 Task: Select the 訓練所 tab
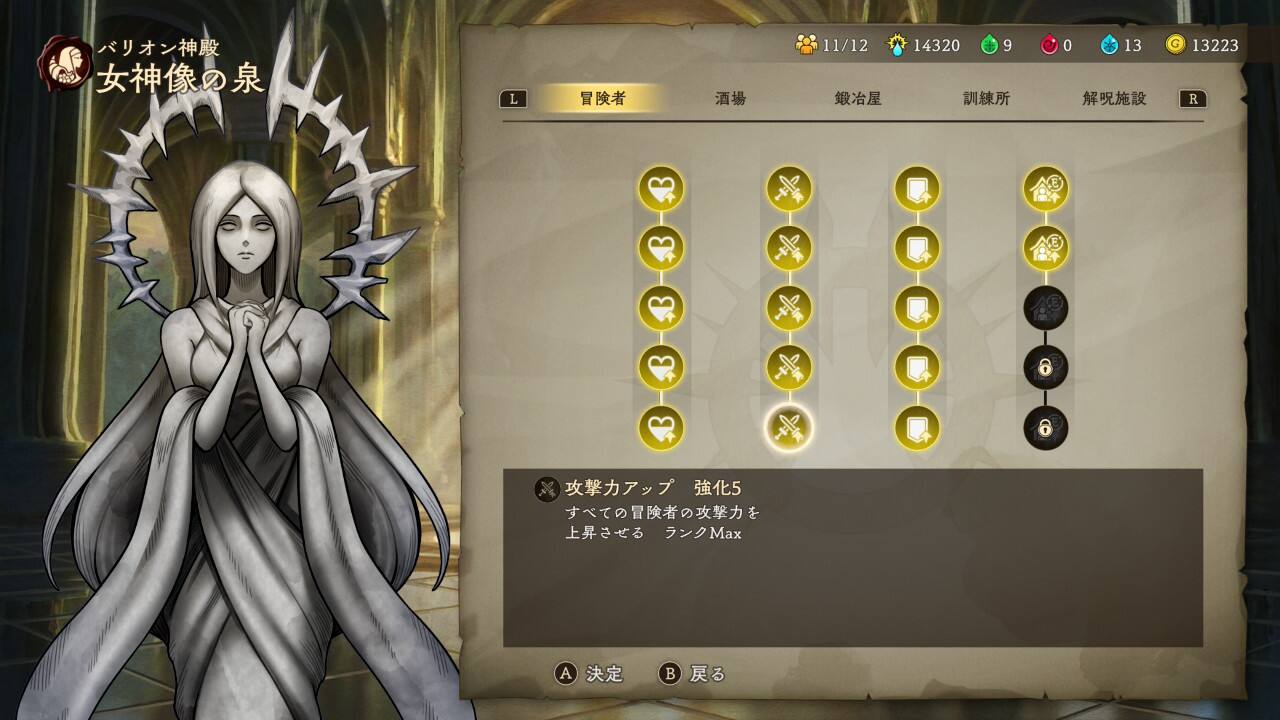pyautogui.click(x=986, y=99)
